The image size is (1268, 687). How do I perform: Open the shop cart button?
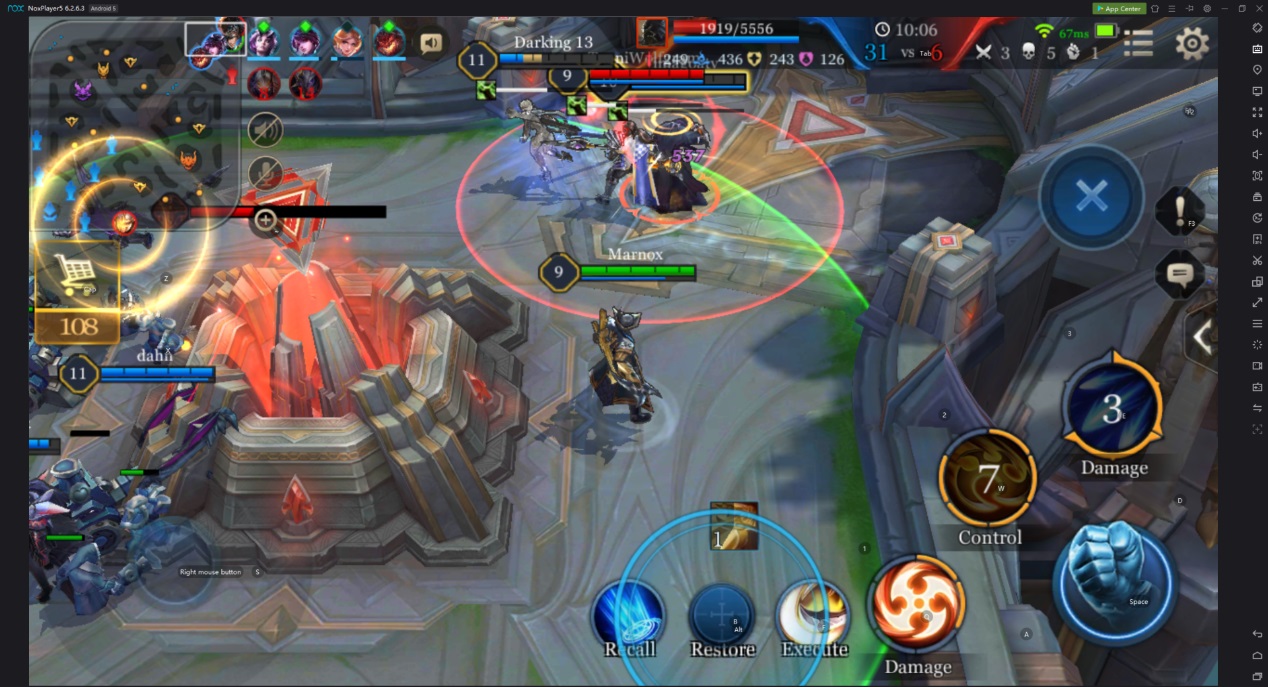coord(77,275)
